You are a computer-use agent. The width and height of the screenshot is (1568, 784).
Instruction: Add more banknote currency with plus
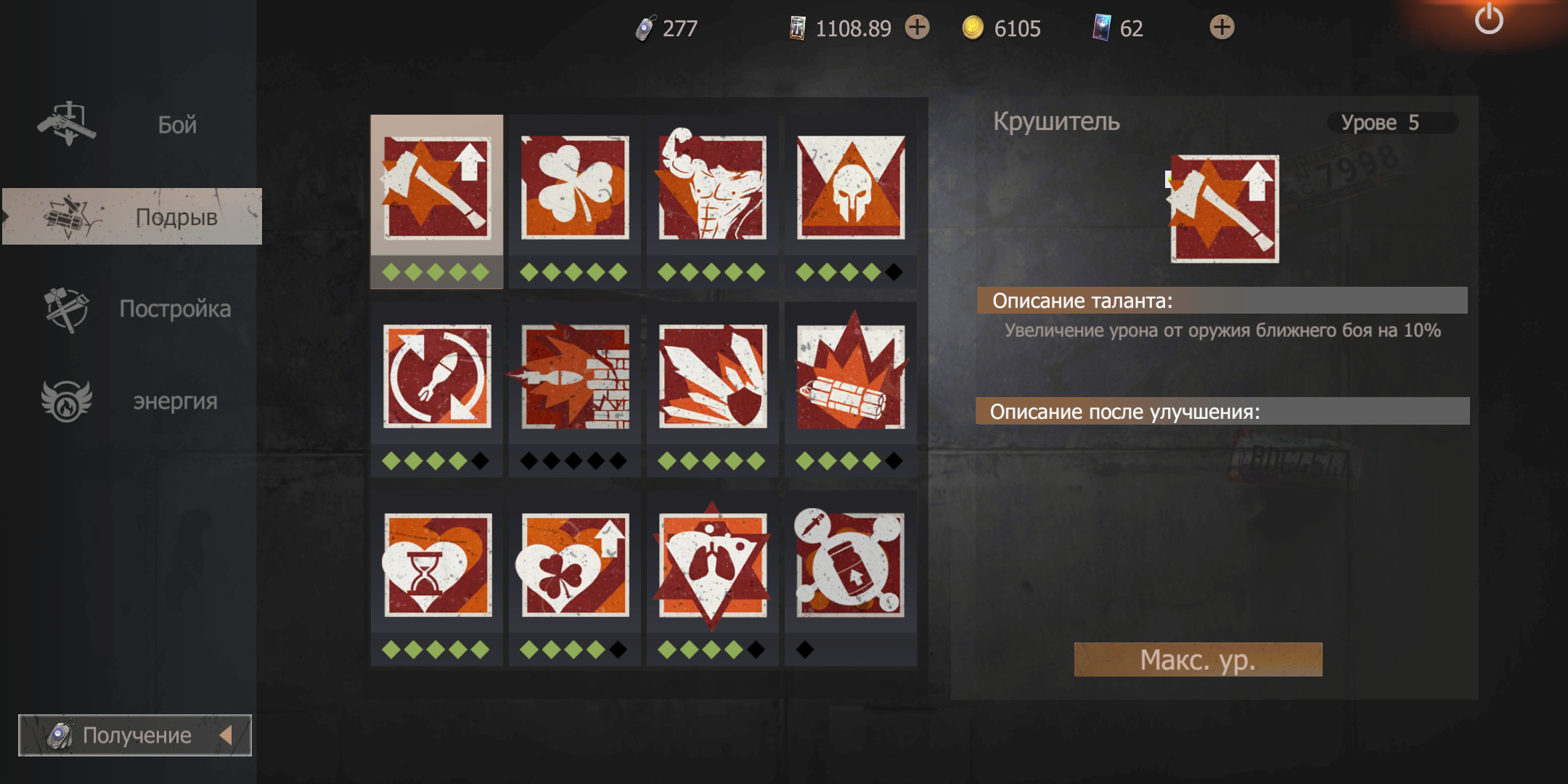pos(918,28)
